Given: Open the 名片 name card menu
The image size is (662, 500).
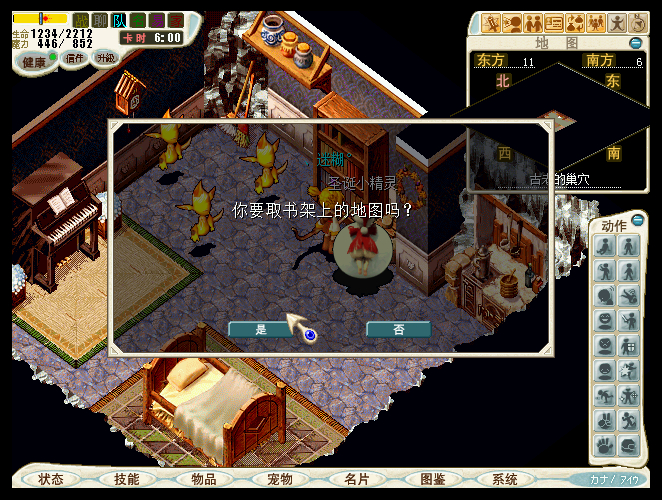Looking at the screenshot, I should [x=357, y=480].
